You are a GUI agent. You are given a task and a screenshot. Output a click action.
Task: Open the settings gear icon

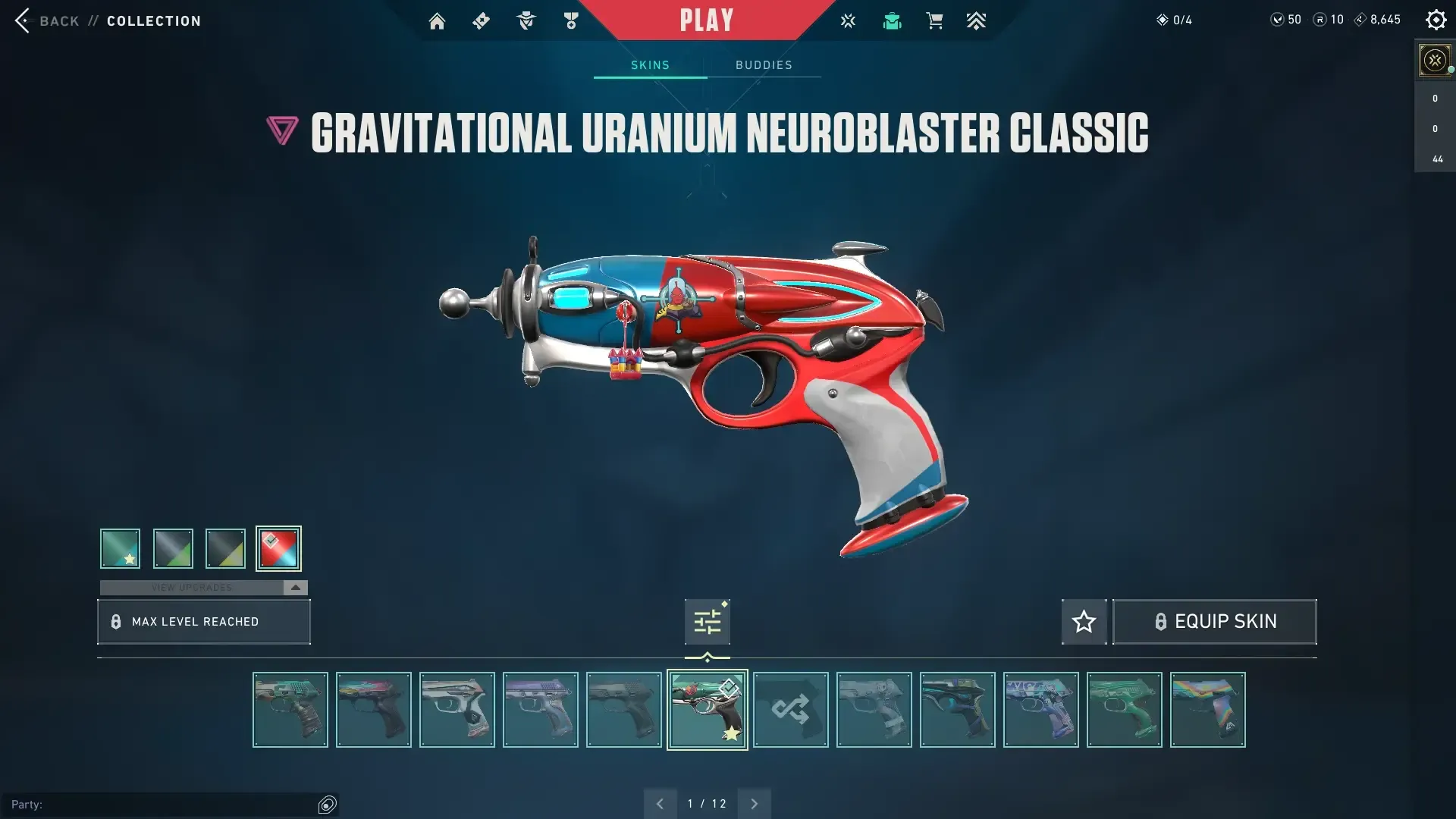1436,20
